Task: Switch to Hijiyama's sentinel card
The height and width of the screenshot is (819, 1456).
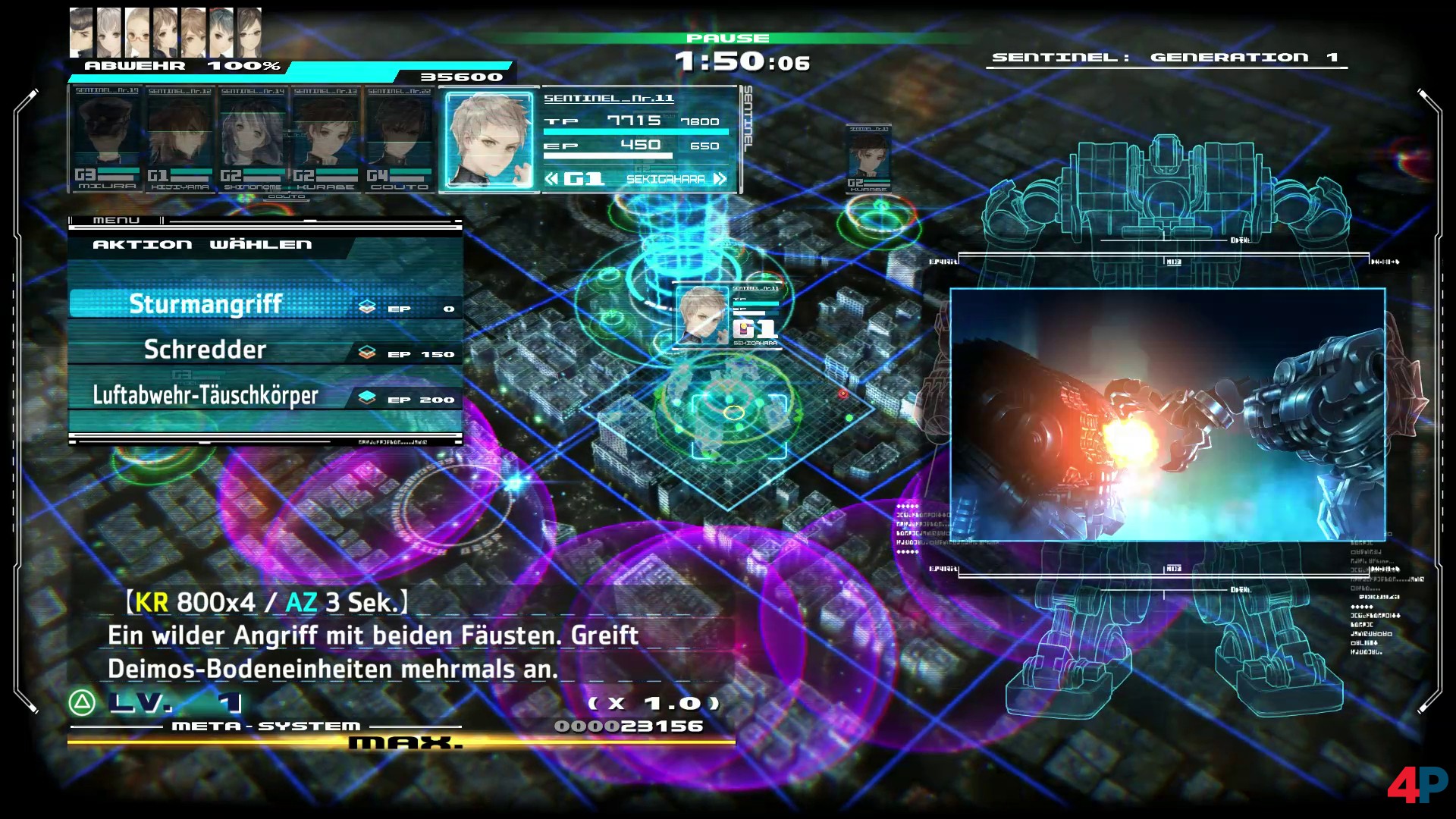Action: (x=180, y=138)
